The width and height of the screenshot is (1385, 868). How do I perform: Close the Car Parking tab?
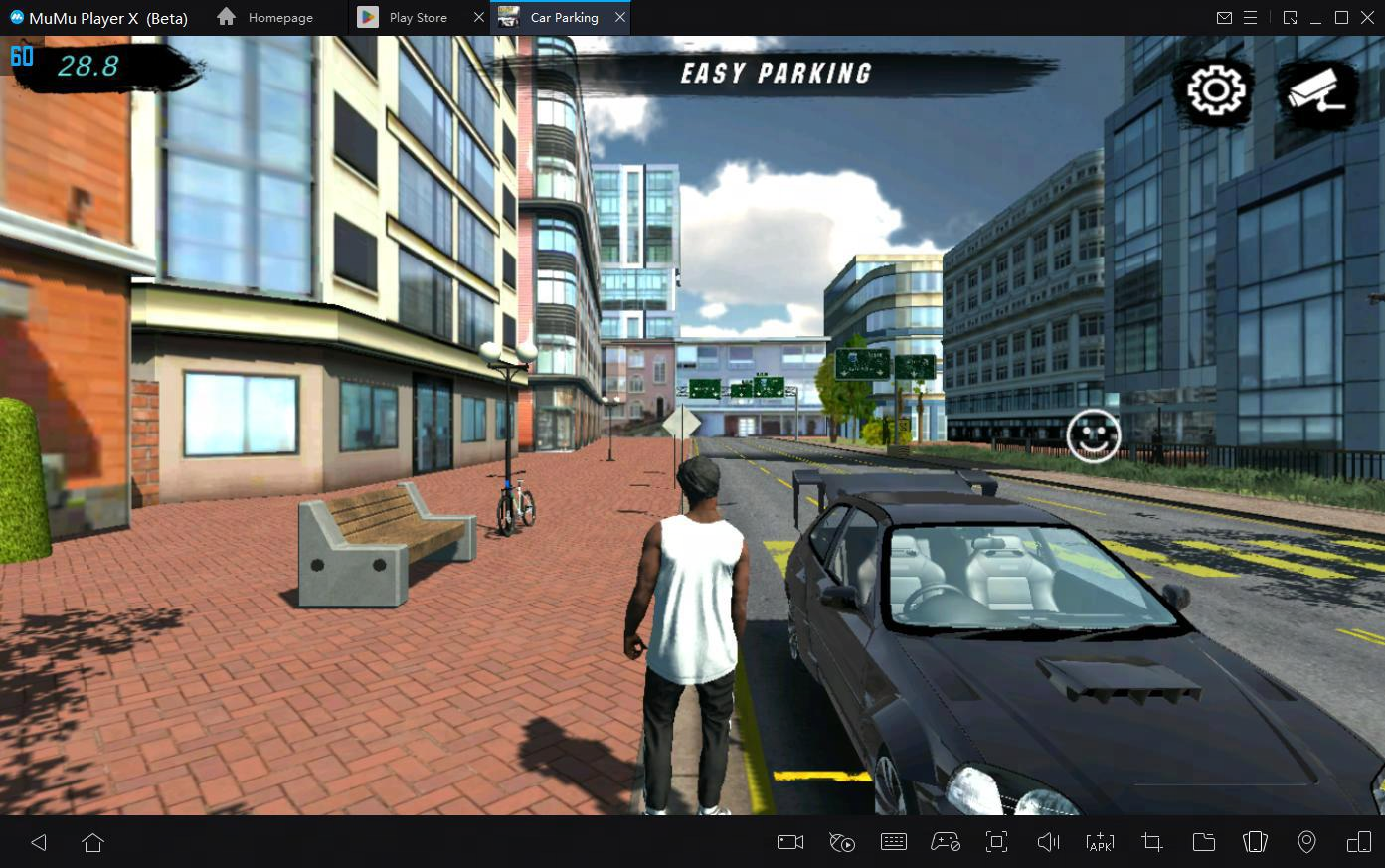pyautogui.click(x=620, y=18)
